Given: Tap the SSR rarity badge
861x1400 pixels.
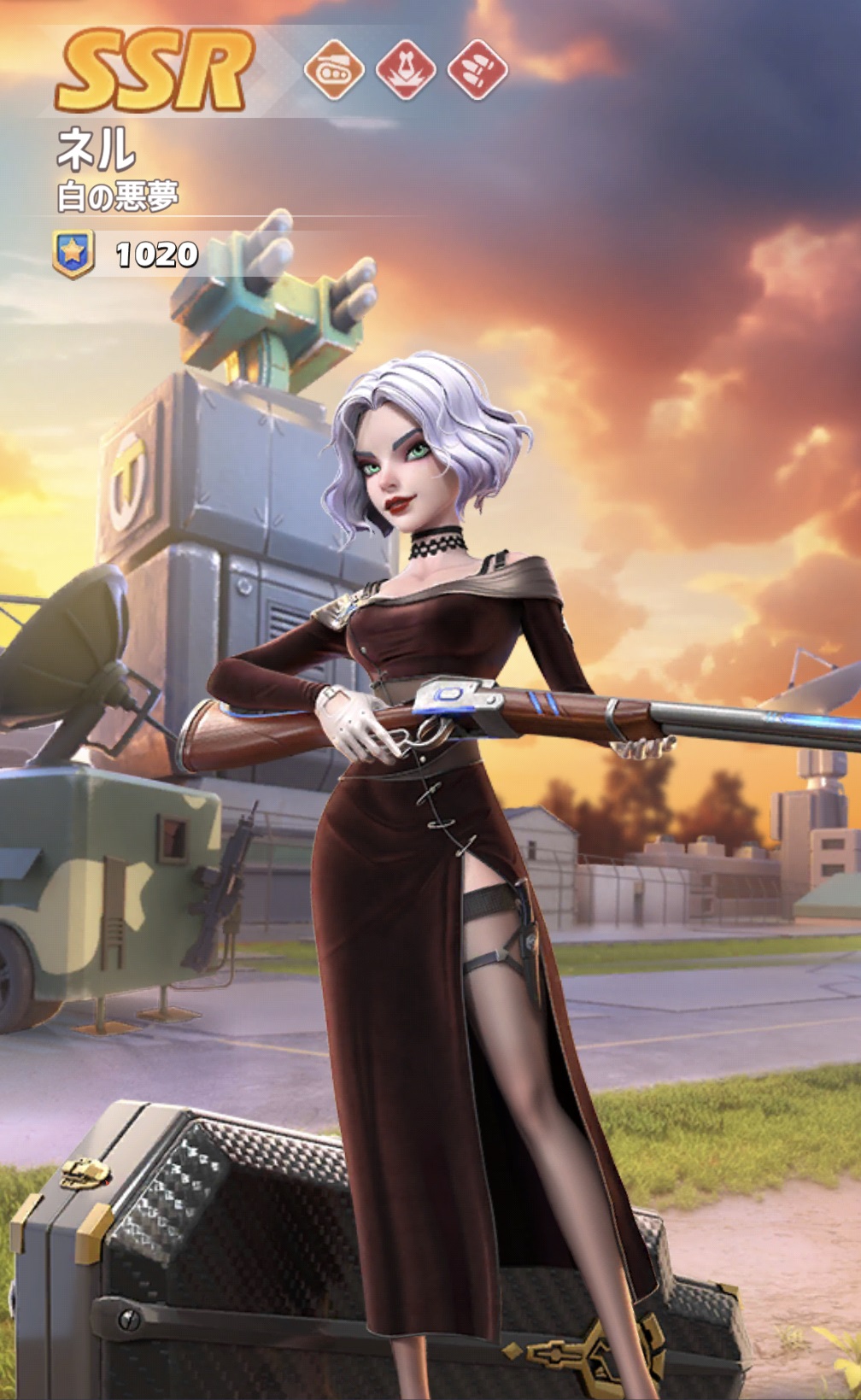Looking at the screenshot, I should pos(155,71).
